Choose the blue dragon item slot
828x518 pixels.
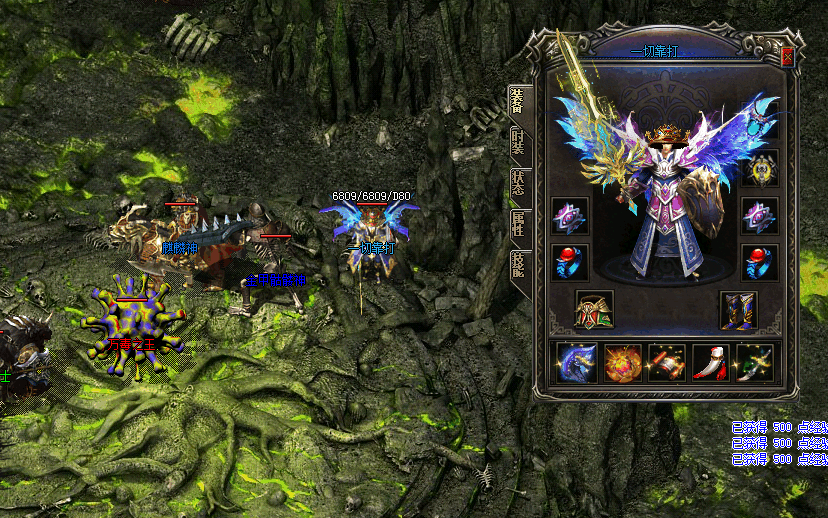click(578, 363)
